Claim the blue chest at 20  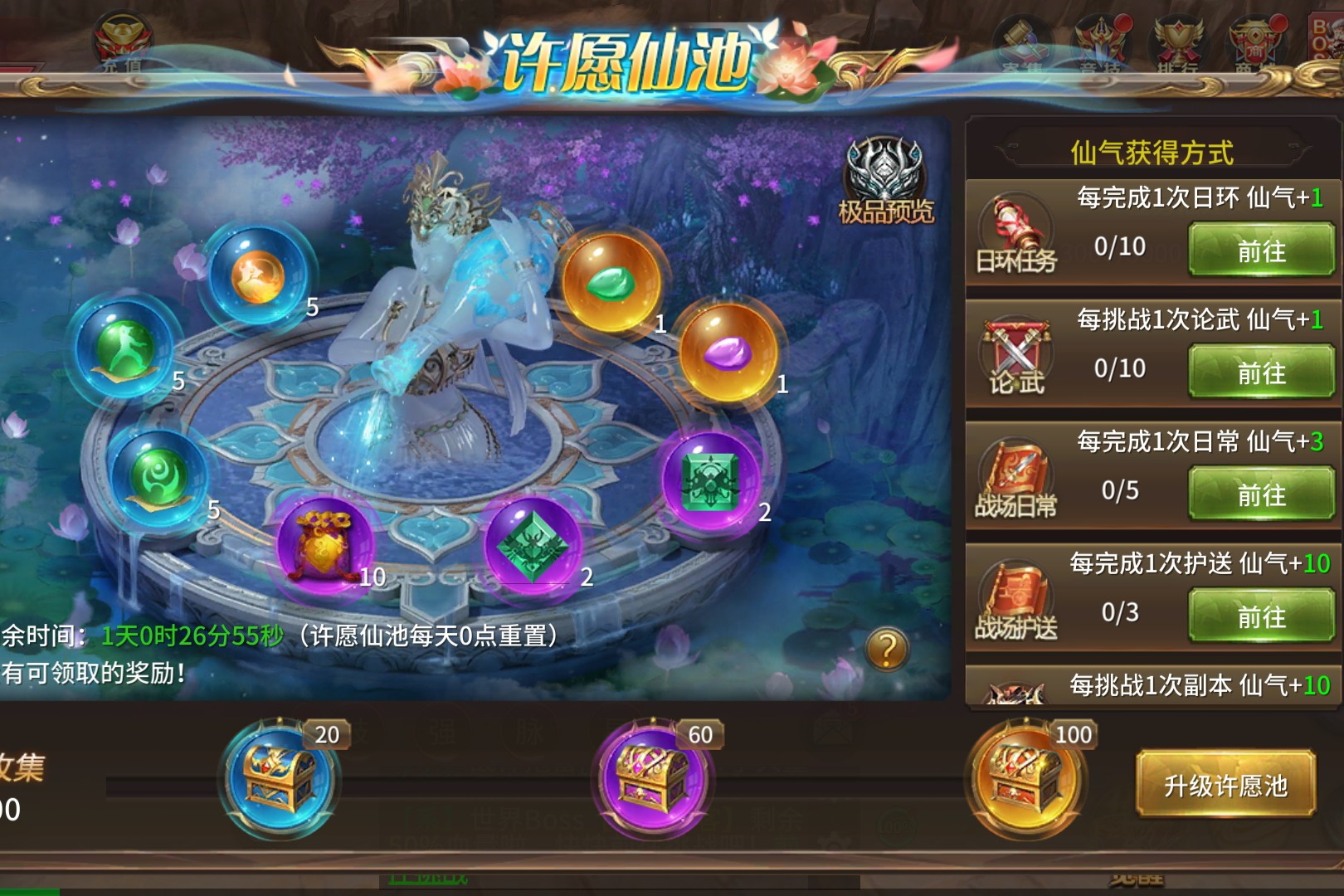[x=279, y=778]
